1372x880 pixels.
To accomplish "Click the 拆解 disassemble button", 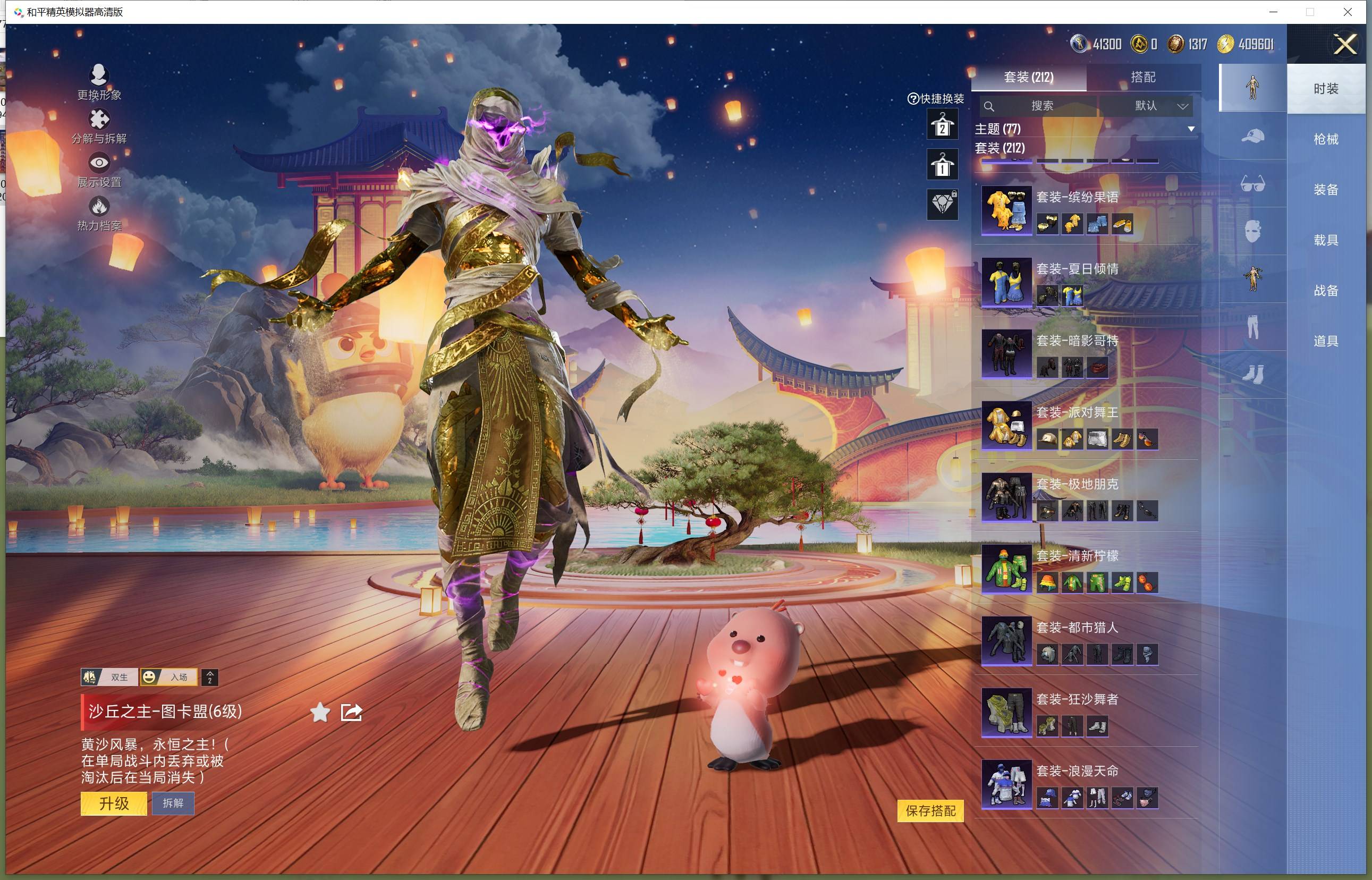I will [x=173, y=803].
